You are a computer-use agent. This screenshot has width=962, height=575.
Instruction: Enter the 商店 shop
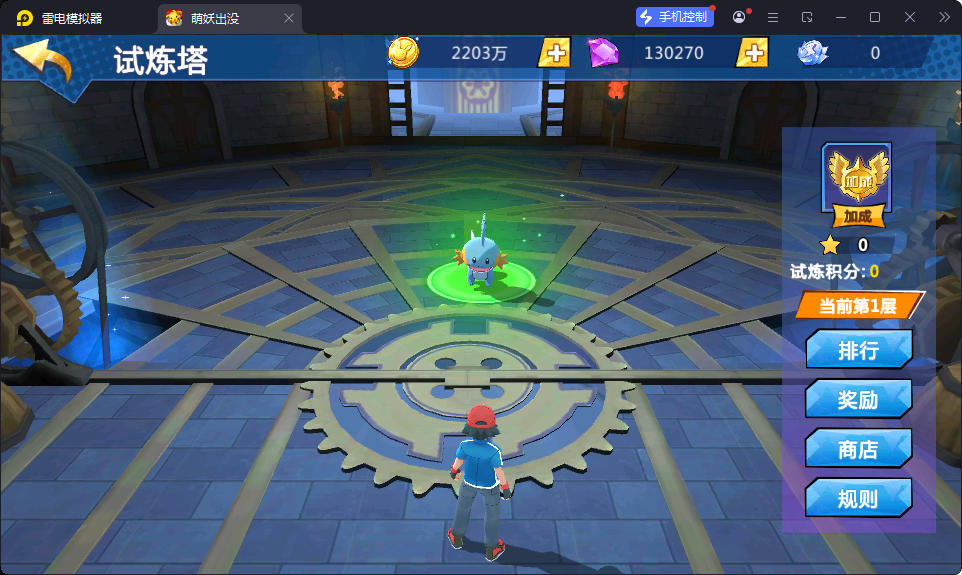(858, 449)
